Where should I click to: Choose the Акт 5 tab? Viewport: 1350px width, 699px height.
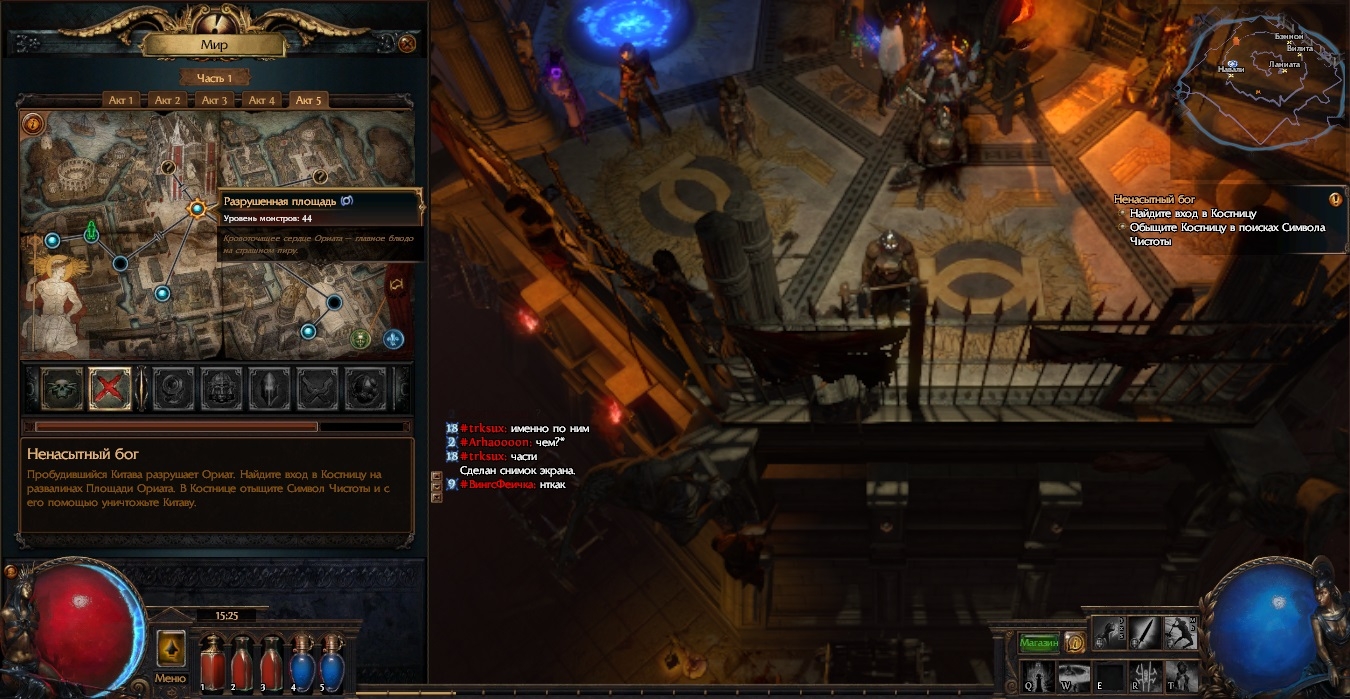309,100
